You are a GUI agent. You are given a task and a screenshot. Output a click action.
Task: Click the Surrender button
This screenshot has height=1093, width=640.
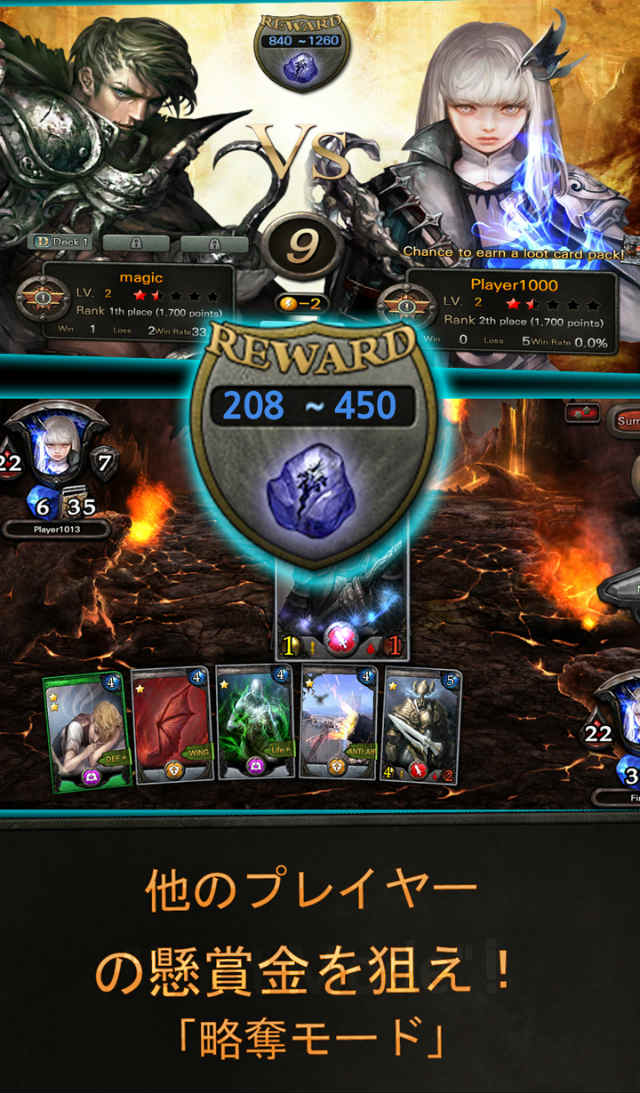pyautogui.click(x=625, y=419)
